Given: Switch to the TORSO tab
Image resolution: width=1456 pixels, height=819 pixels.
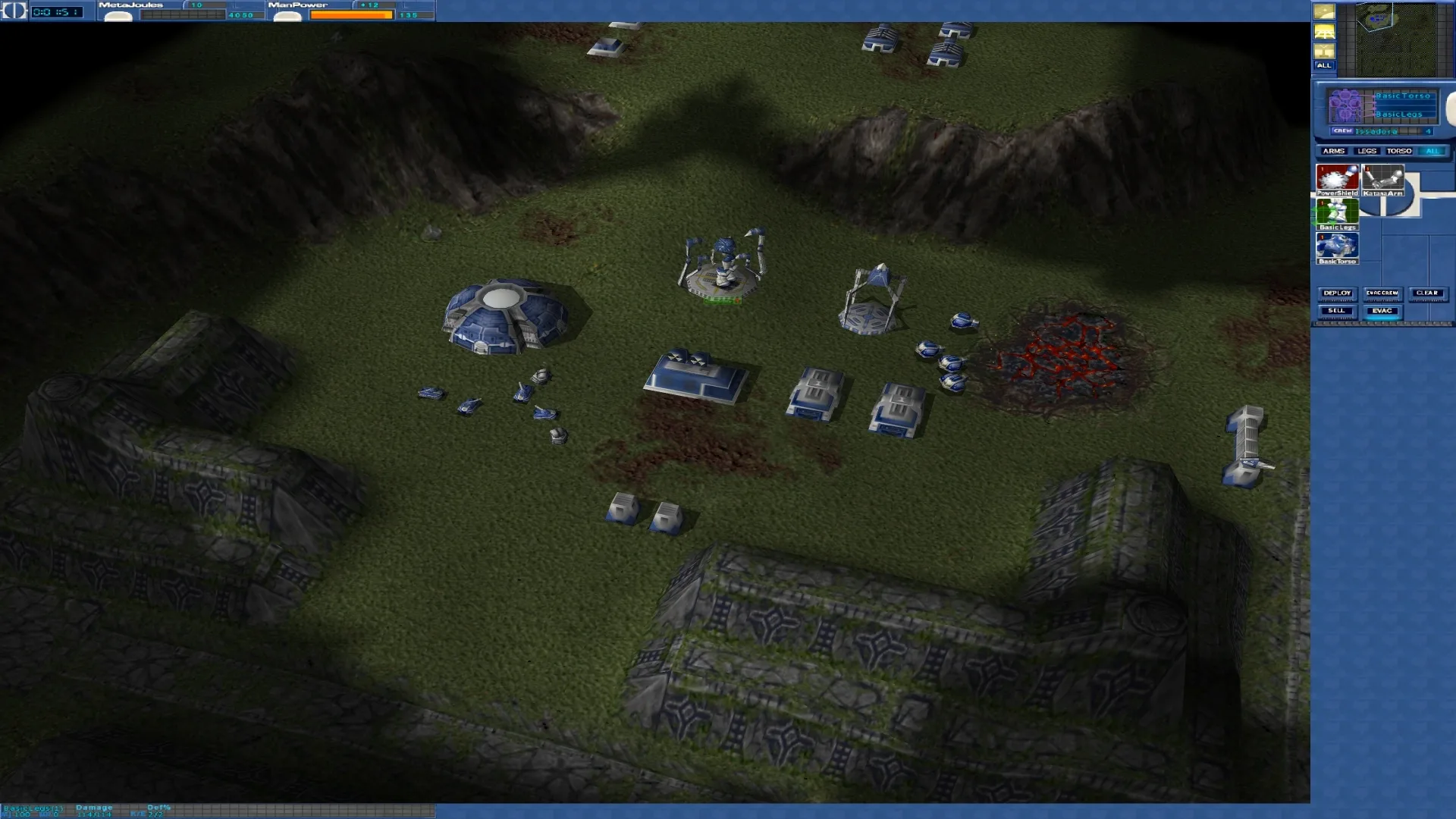Looking at the screenshot, I should [1398, 151].
